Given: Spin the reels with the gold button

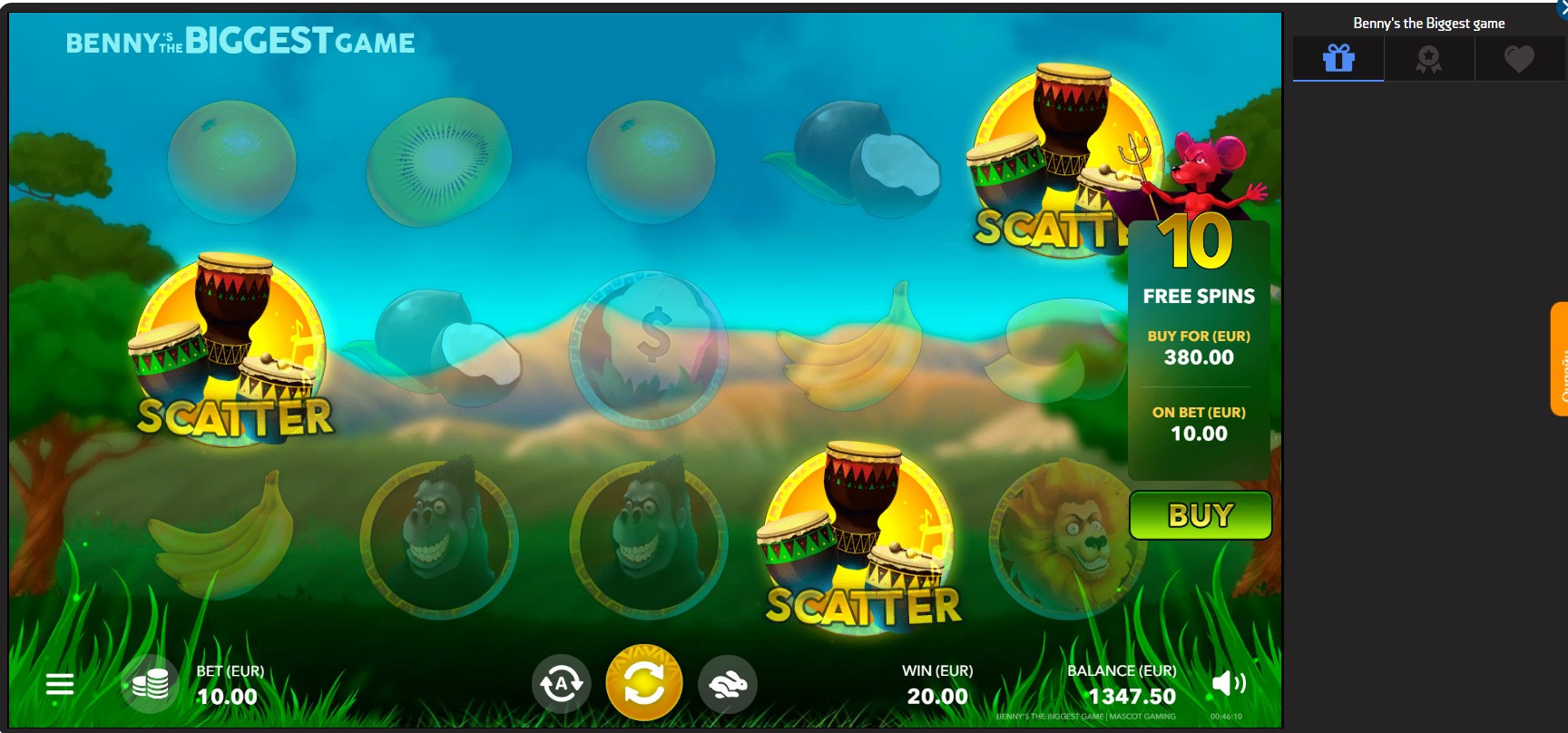Looking at the screenshot, I should coord(643,683).
